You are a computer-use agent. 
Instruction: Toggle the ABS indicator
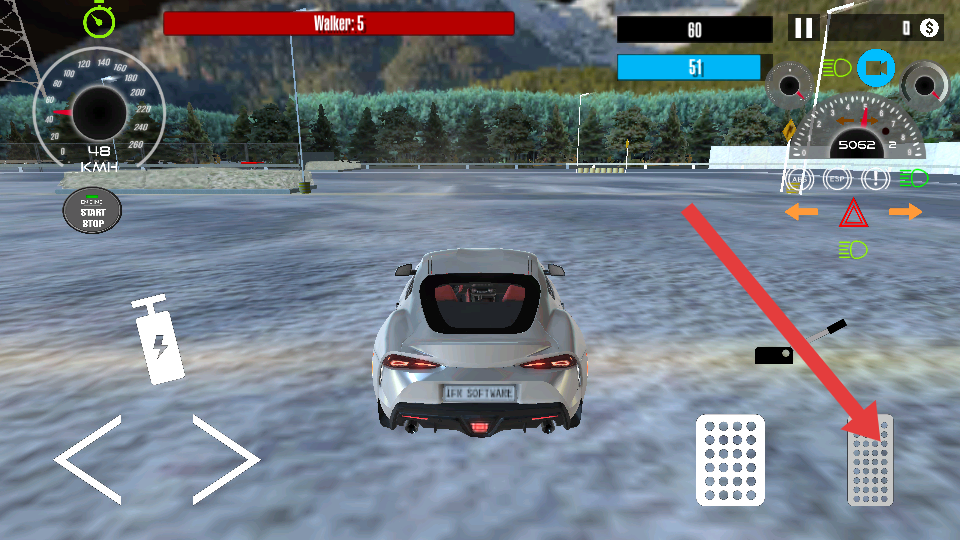(x=798, y=179)
